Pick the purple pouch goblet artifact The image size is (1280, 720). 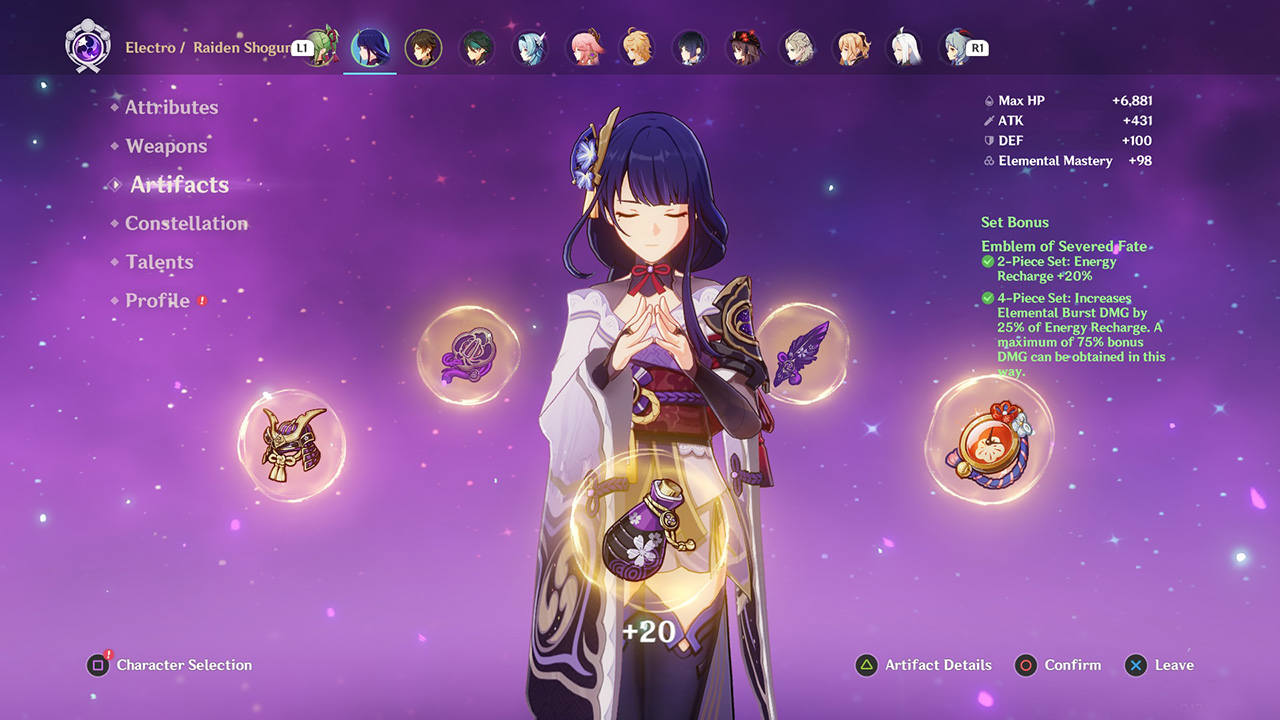(647, 530)
